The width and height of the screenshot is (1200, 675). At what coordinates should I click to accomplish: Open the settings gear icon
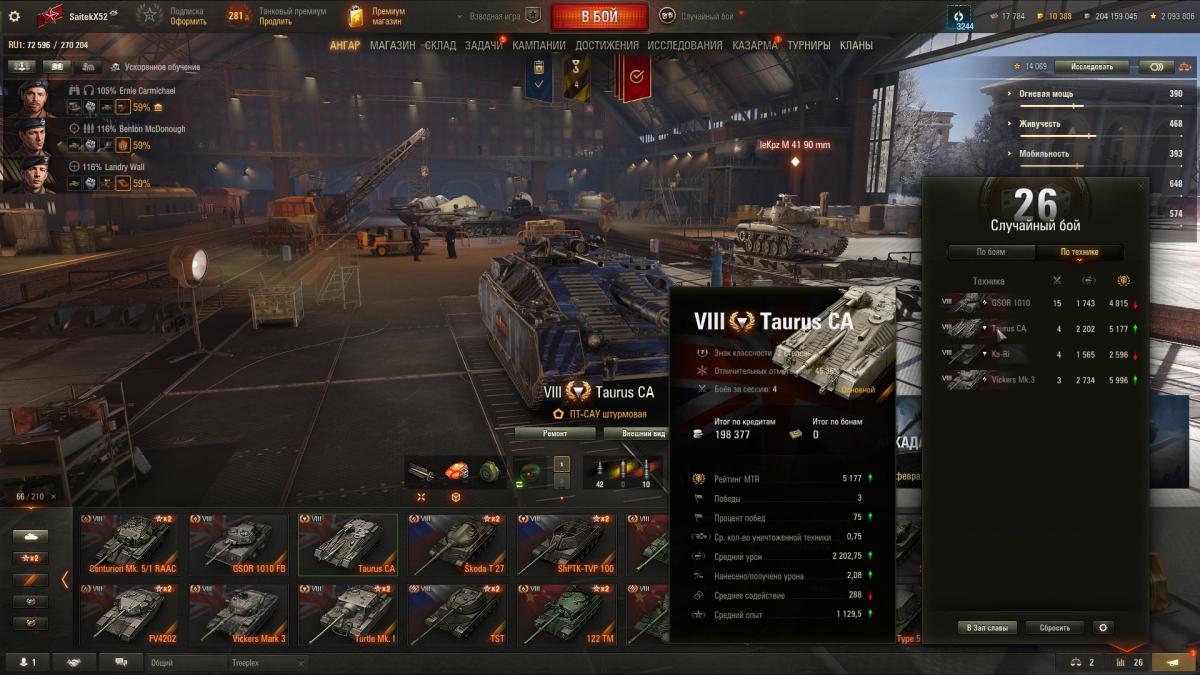click(x=14, y=16)
